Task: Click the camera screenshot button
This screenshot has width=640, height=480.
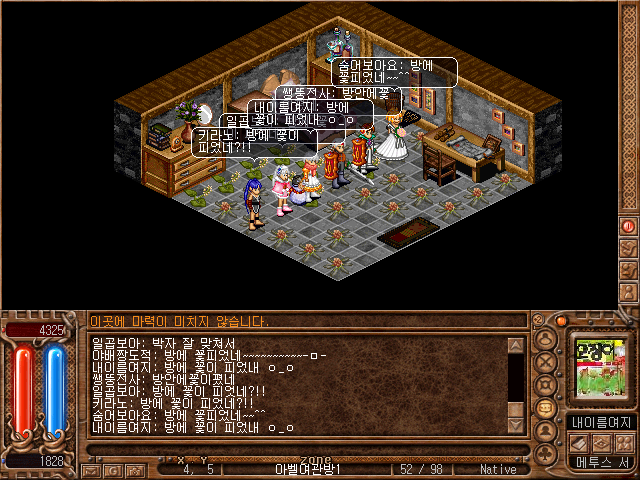Action: coord(134,468)
